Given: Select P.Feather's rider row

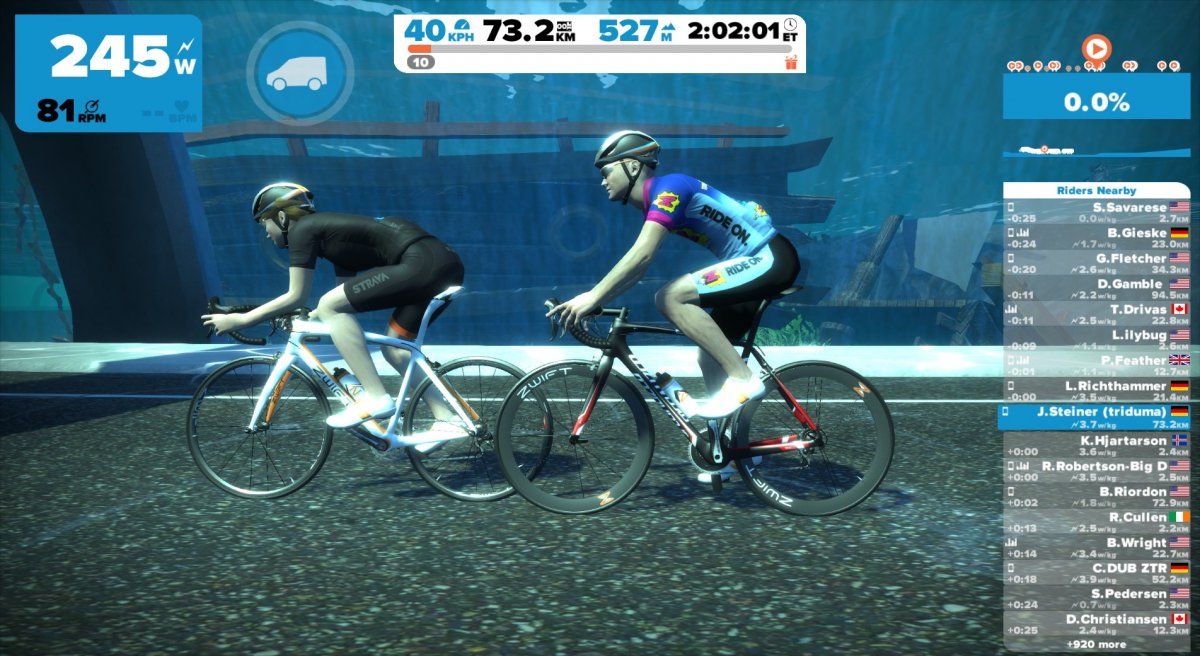Looking at the screenshot, I should coord(1096,366).
